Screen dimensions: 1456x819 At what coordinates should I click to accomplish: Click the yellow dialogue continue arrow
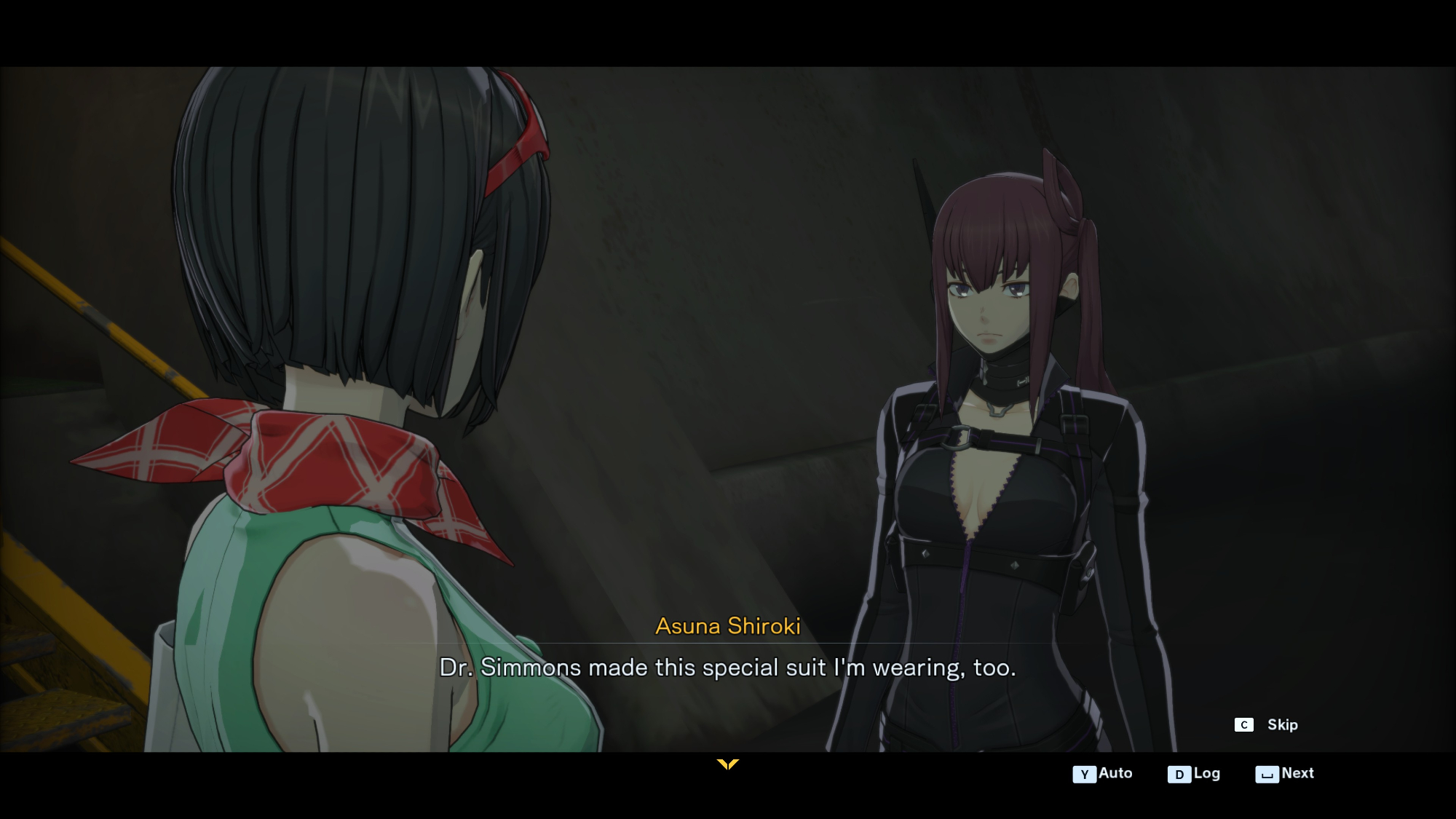click(727, 764)
